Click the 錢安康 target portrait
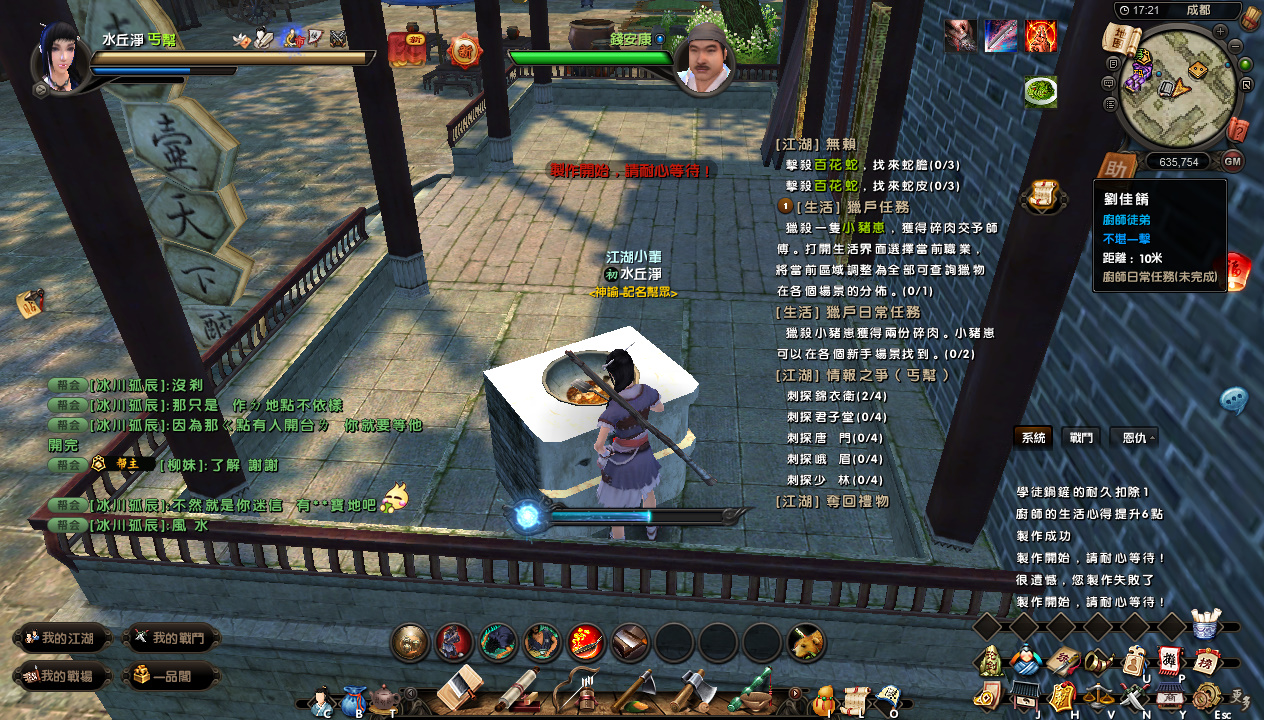This screenshot has height=720, width=1264. pyautogui.click(x=705, y=62)
